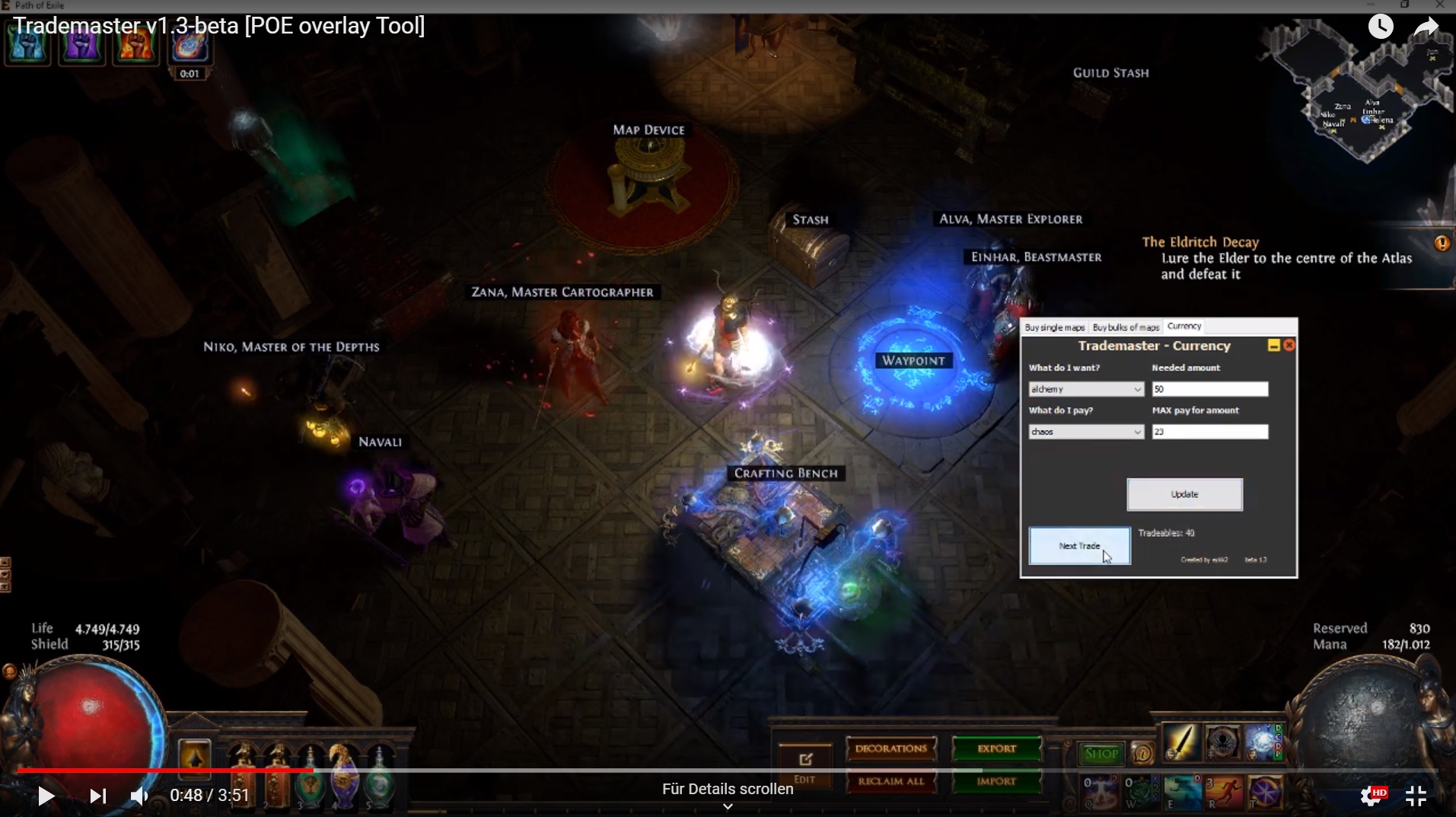Switch to the Buy single maps tab
This screenshot has width=1456, height=817.
(x=1054, y=327)
